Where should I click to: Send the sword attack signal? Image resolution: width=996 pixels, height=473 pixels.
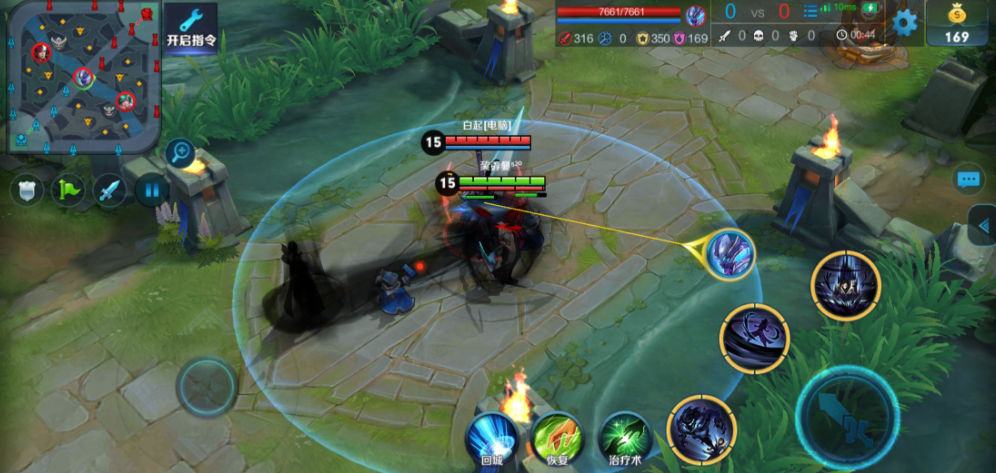pos(110,190)
